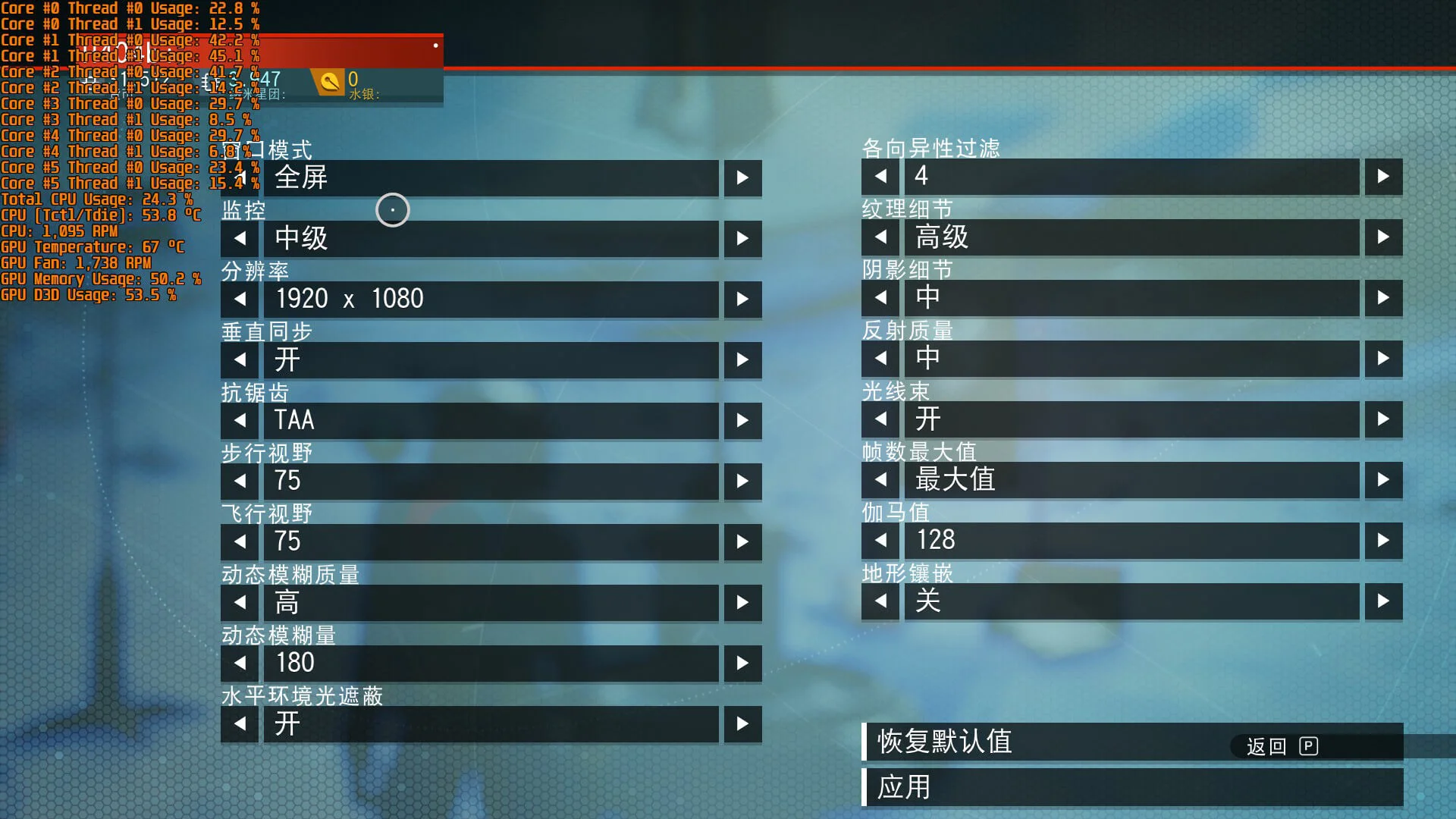Click the left arrow to lower 步行视野 below 75

239,481
